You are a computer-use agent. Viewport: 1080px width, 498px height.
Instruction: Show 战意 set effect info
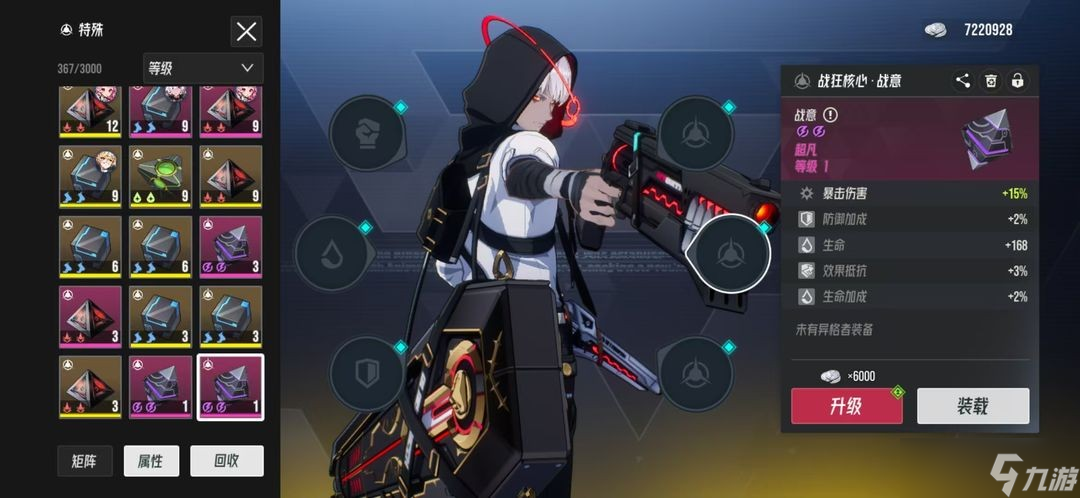point(830,115)
